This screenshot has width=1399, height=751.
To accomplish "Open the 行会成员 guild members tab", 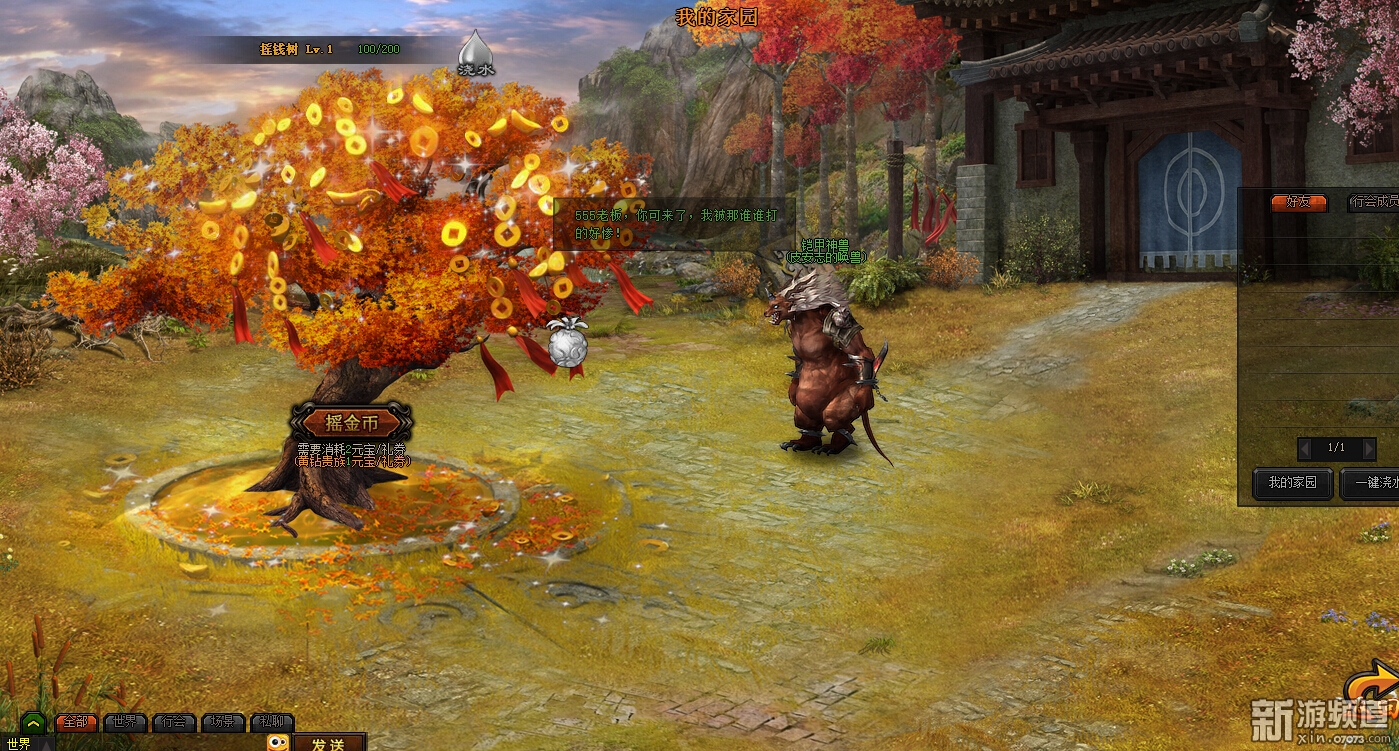I will (x=1374, y=202).
